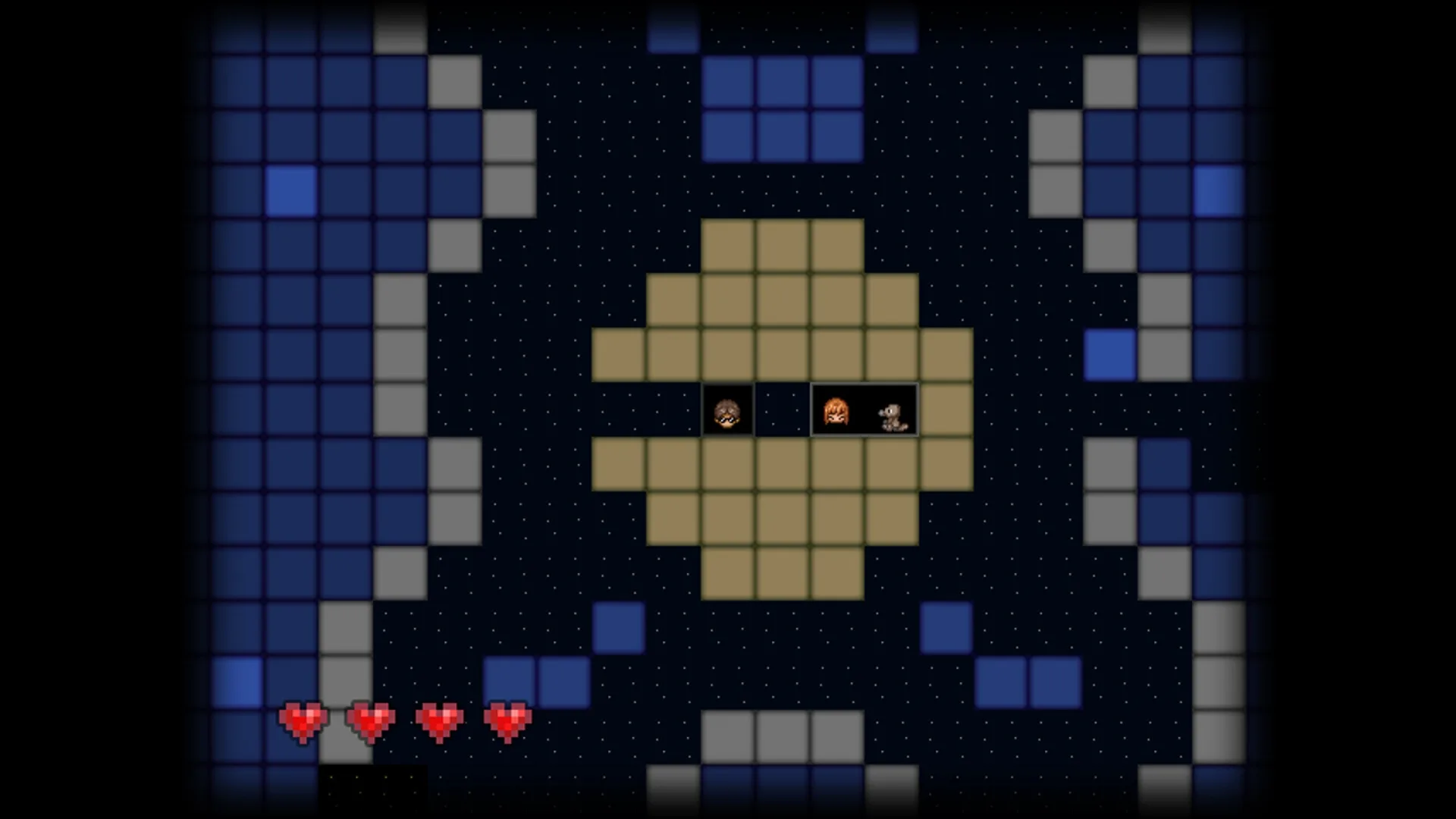Click the fourth heart in the health row
This screenshot has width=1456, height=819.
click(x=507, y=719)
